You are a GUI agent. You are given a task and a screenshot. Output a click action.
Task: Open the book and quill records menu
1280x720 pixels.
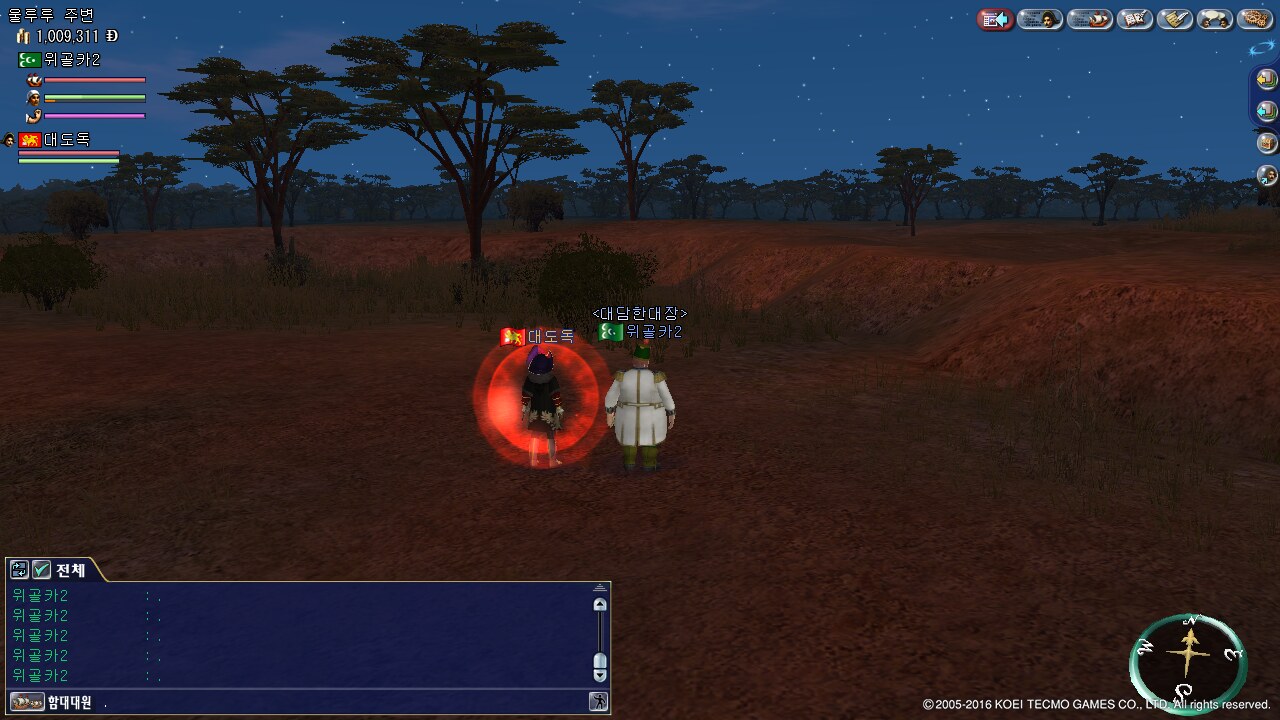click(x=1135, y=19)
